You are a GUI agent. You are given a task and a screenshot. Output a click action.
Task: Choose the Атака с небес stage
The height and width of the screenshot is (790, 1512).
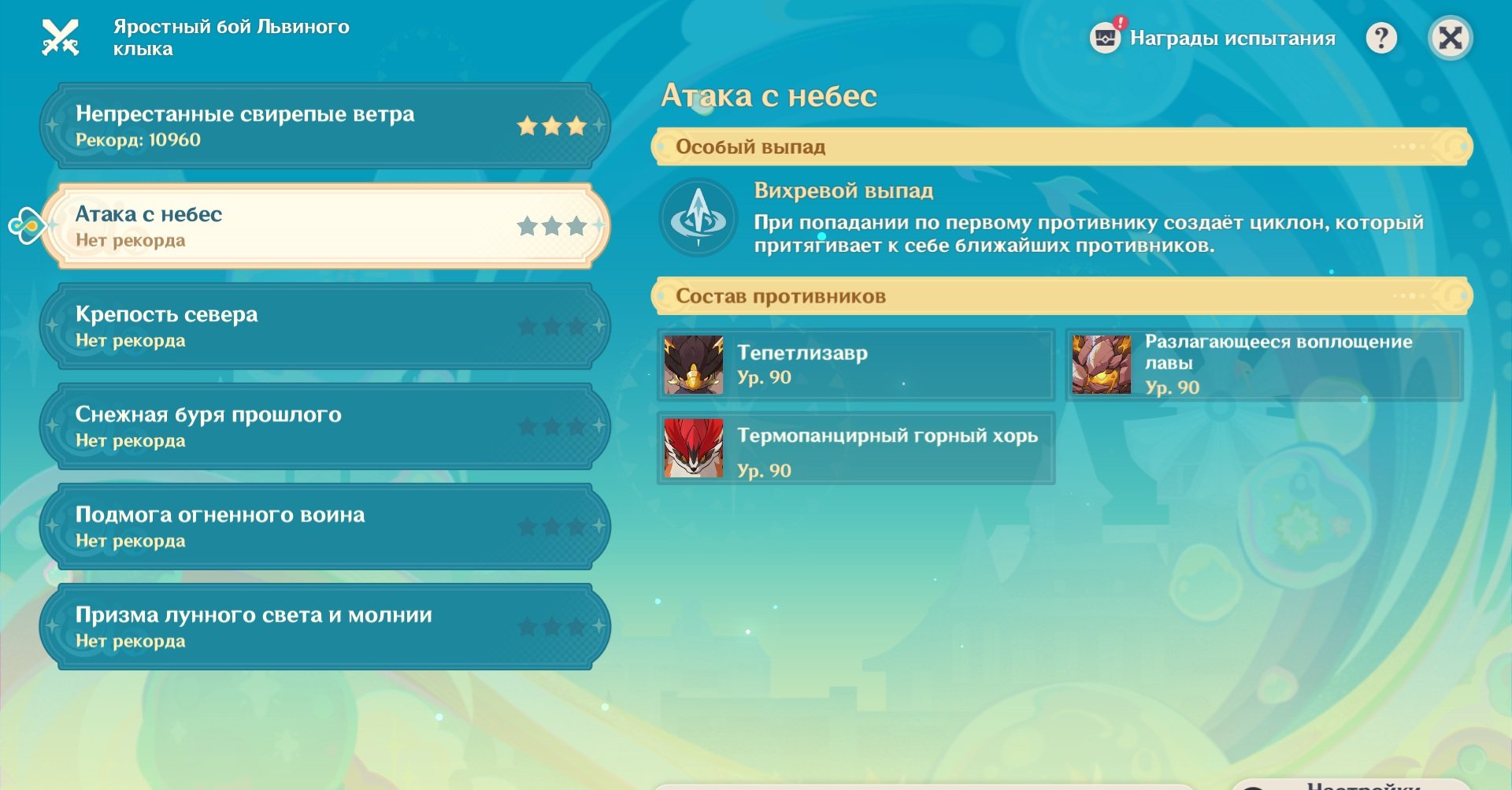(x=324, y=226)
